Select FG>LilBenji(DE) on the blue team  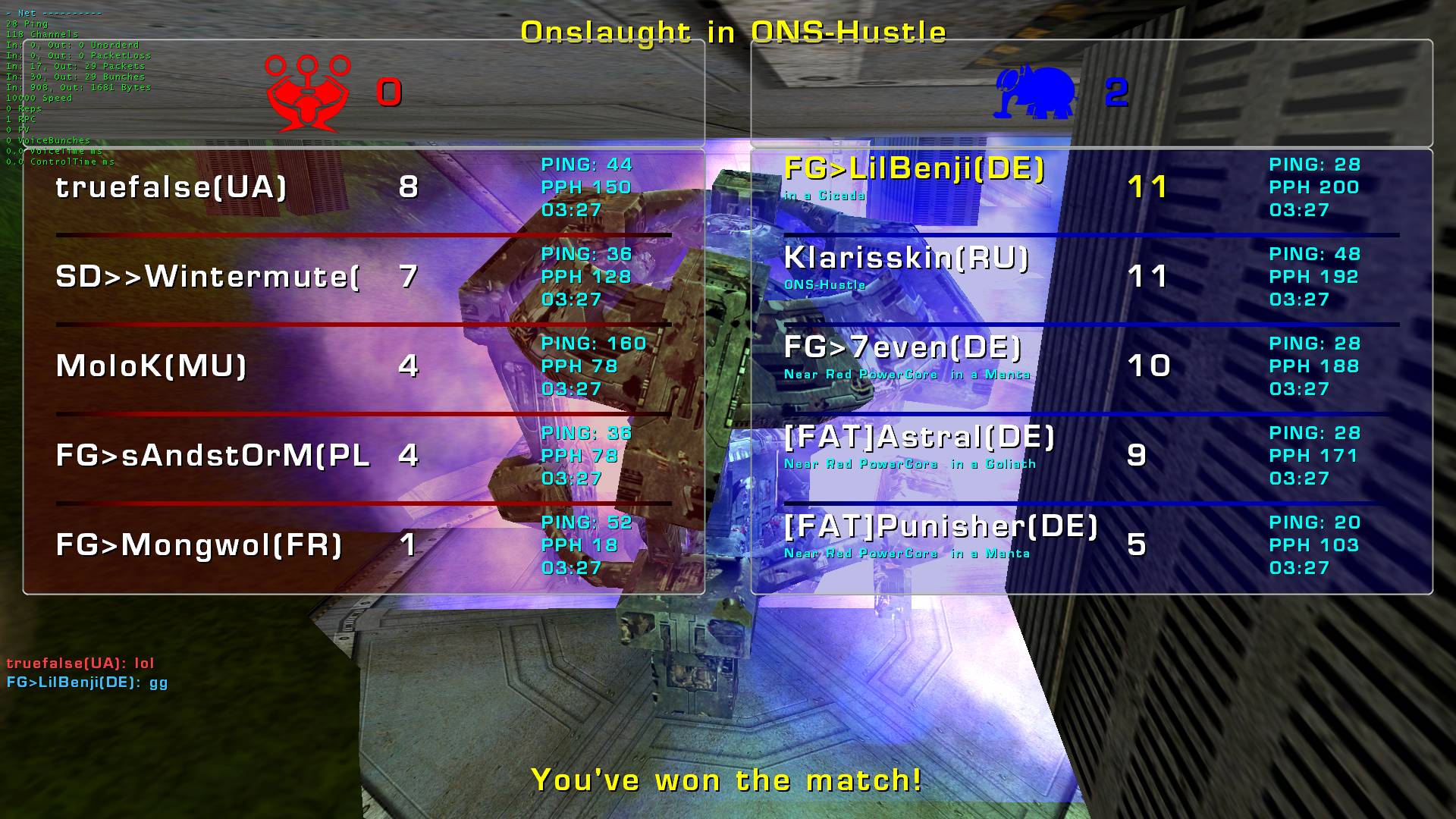point(914,169)
